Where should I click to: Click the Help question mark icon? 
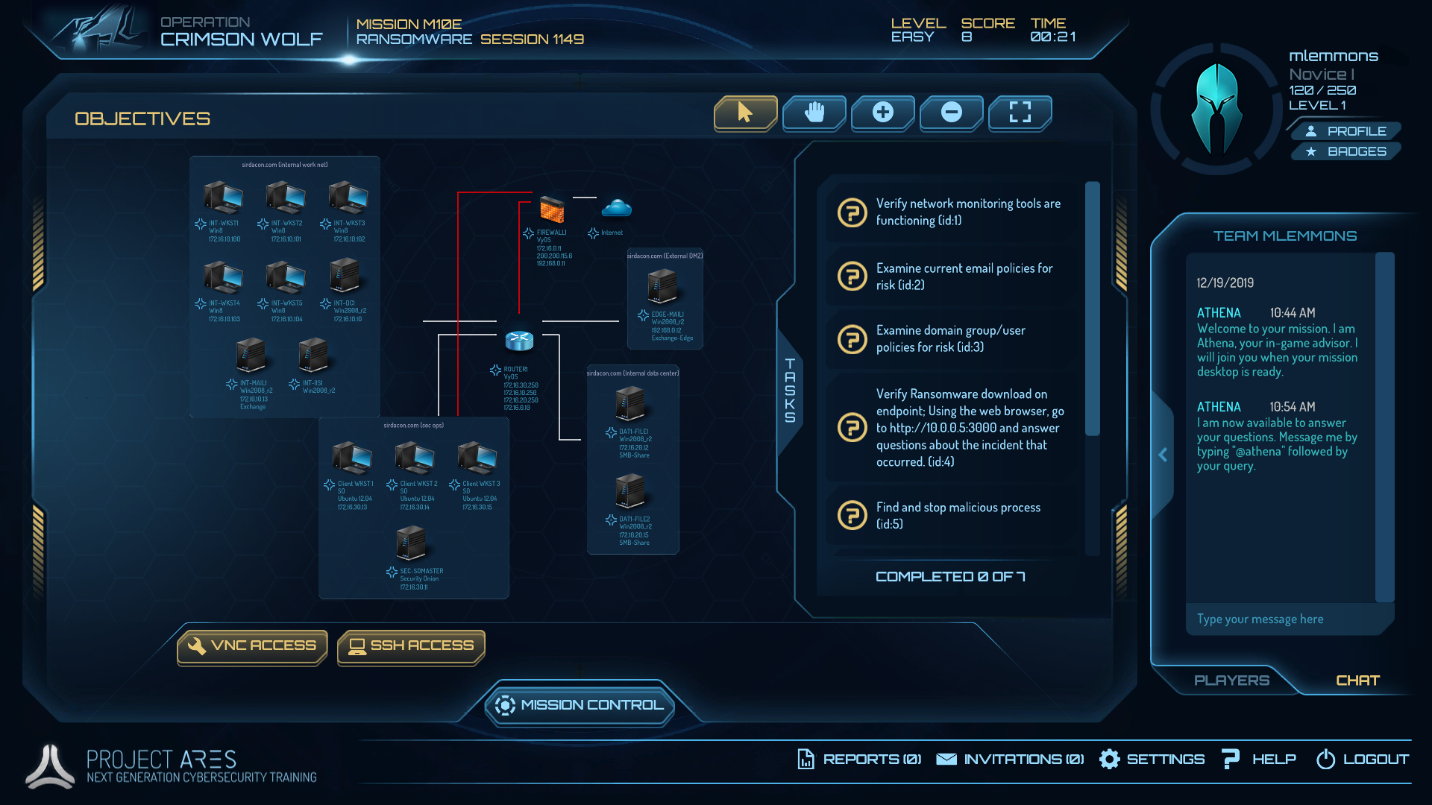tap(1230, 759)
